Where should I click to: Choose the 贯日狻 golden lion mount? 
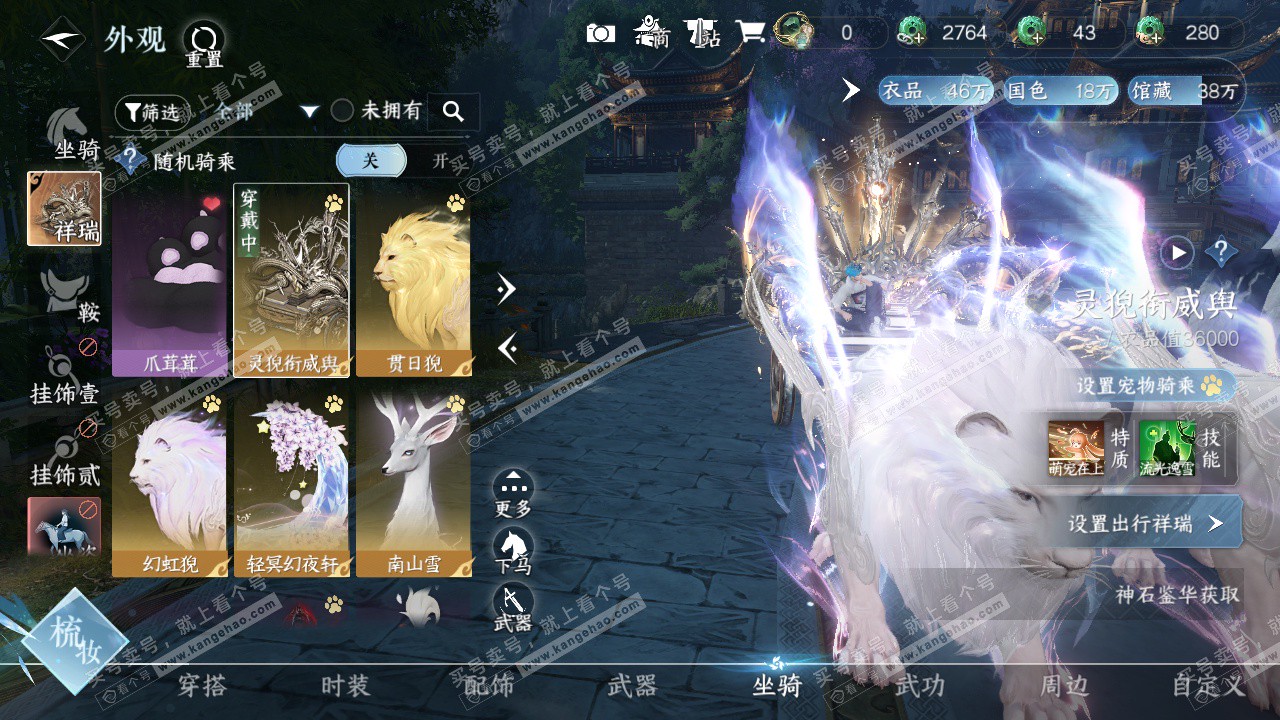(413, 280)
